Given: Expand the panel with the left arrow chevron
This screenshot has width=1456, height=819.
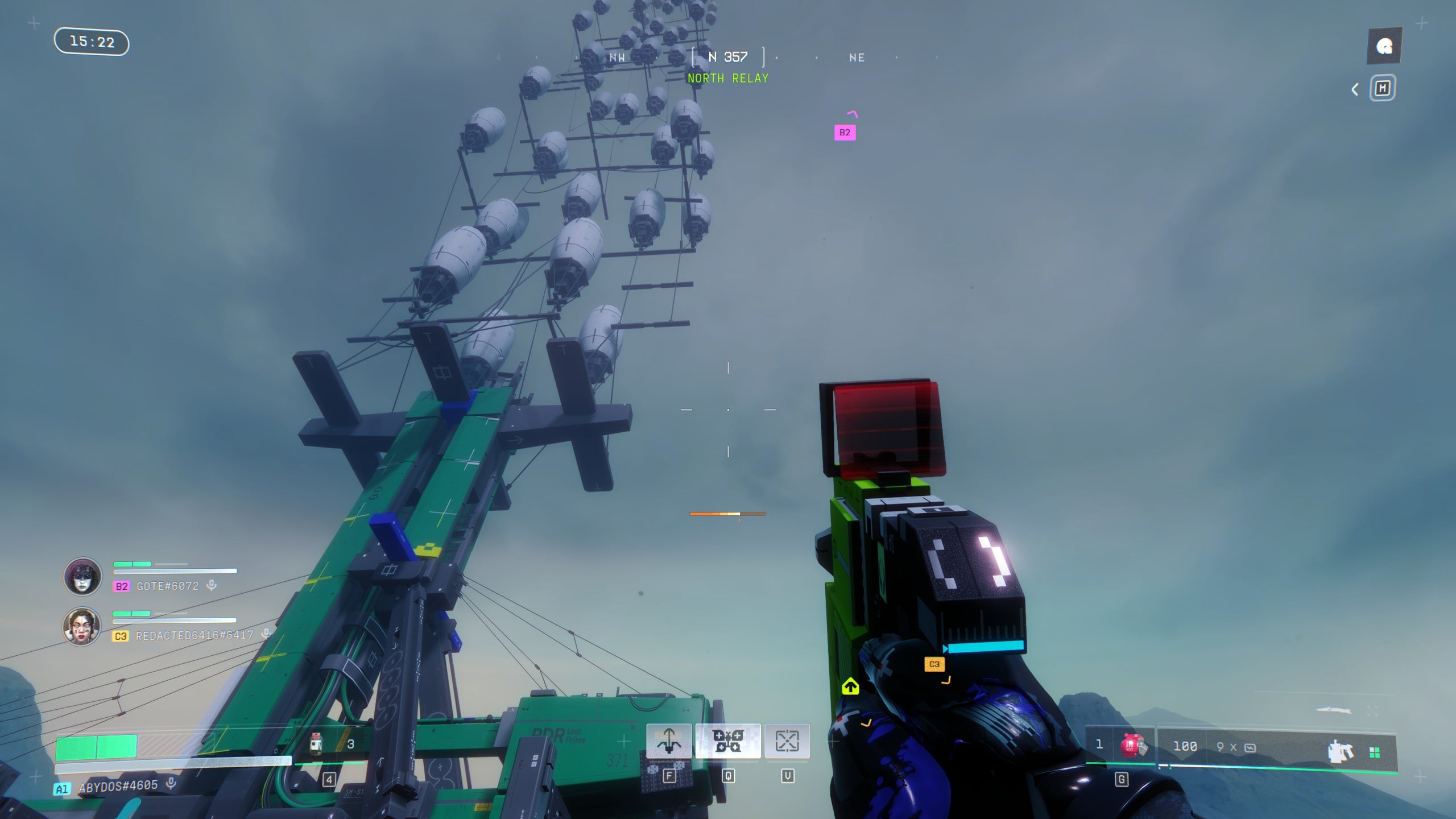Looking at the screenshot, I should pos(1355,89).
